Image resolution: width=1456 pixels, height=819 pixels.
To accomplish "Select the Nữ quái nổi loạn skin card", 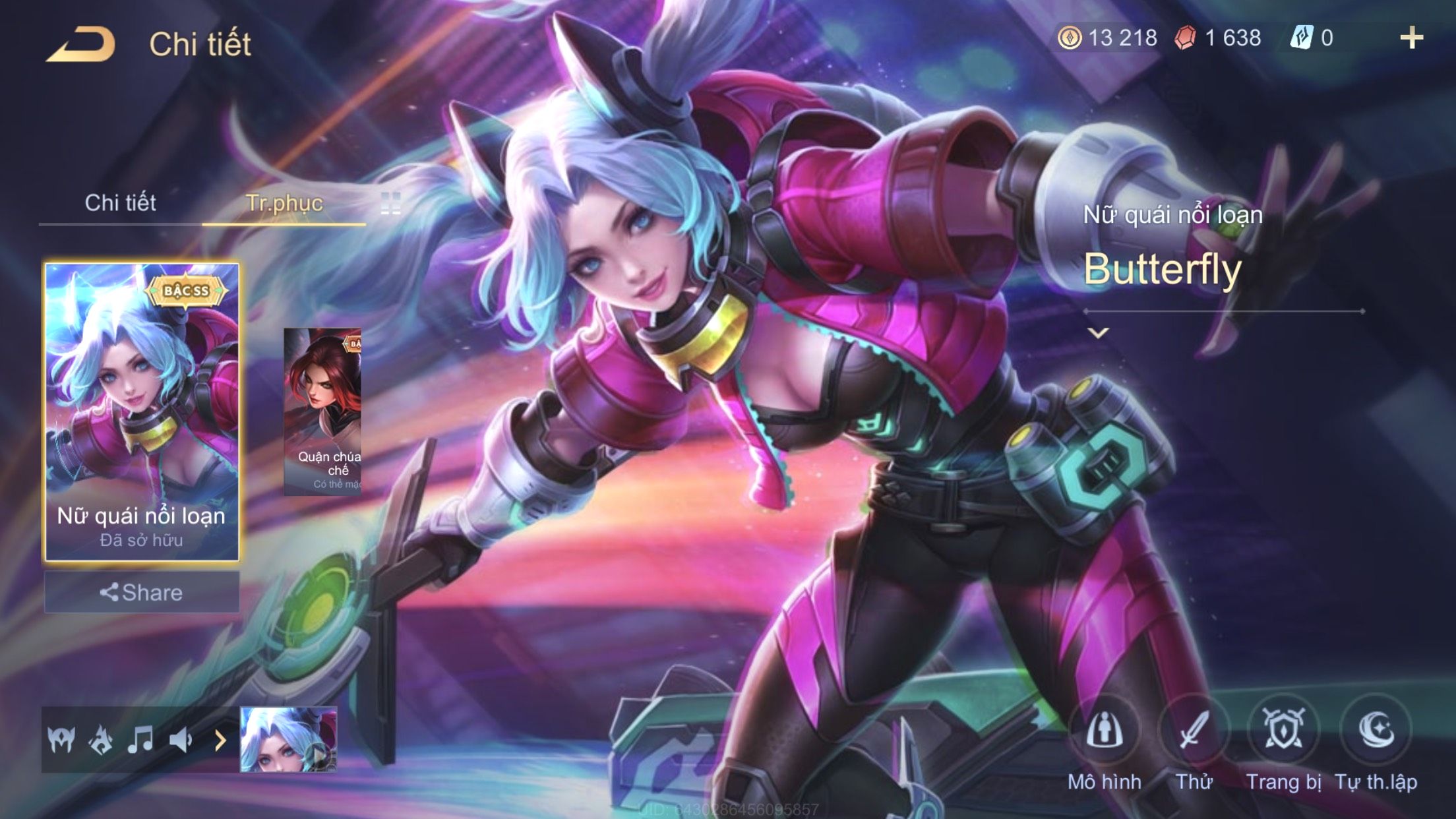I will tap(142, 411).
